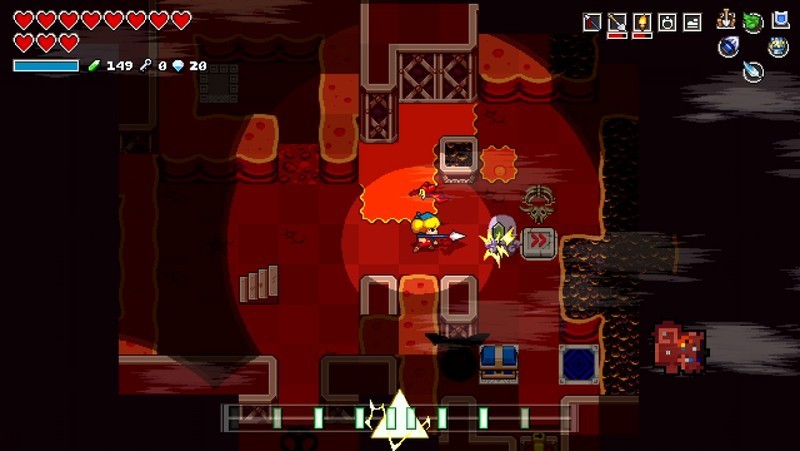
Task: Use the golden shovel item icon
Action: point(728,20)
